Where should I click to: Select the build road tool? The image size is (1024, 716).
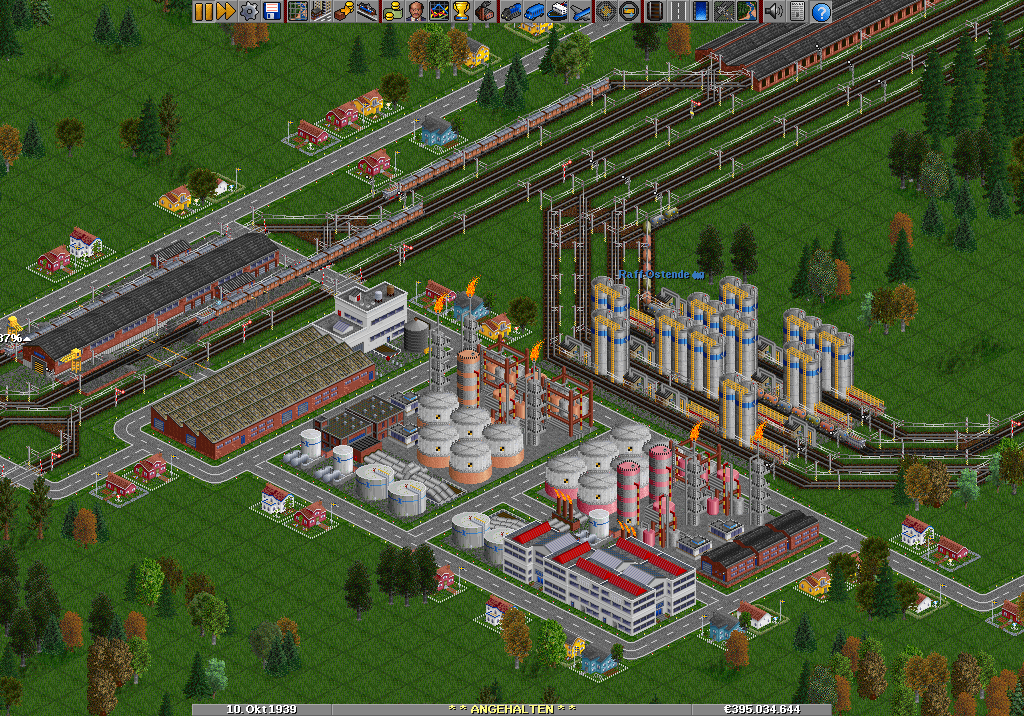coord(678,12)
